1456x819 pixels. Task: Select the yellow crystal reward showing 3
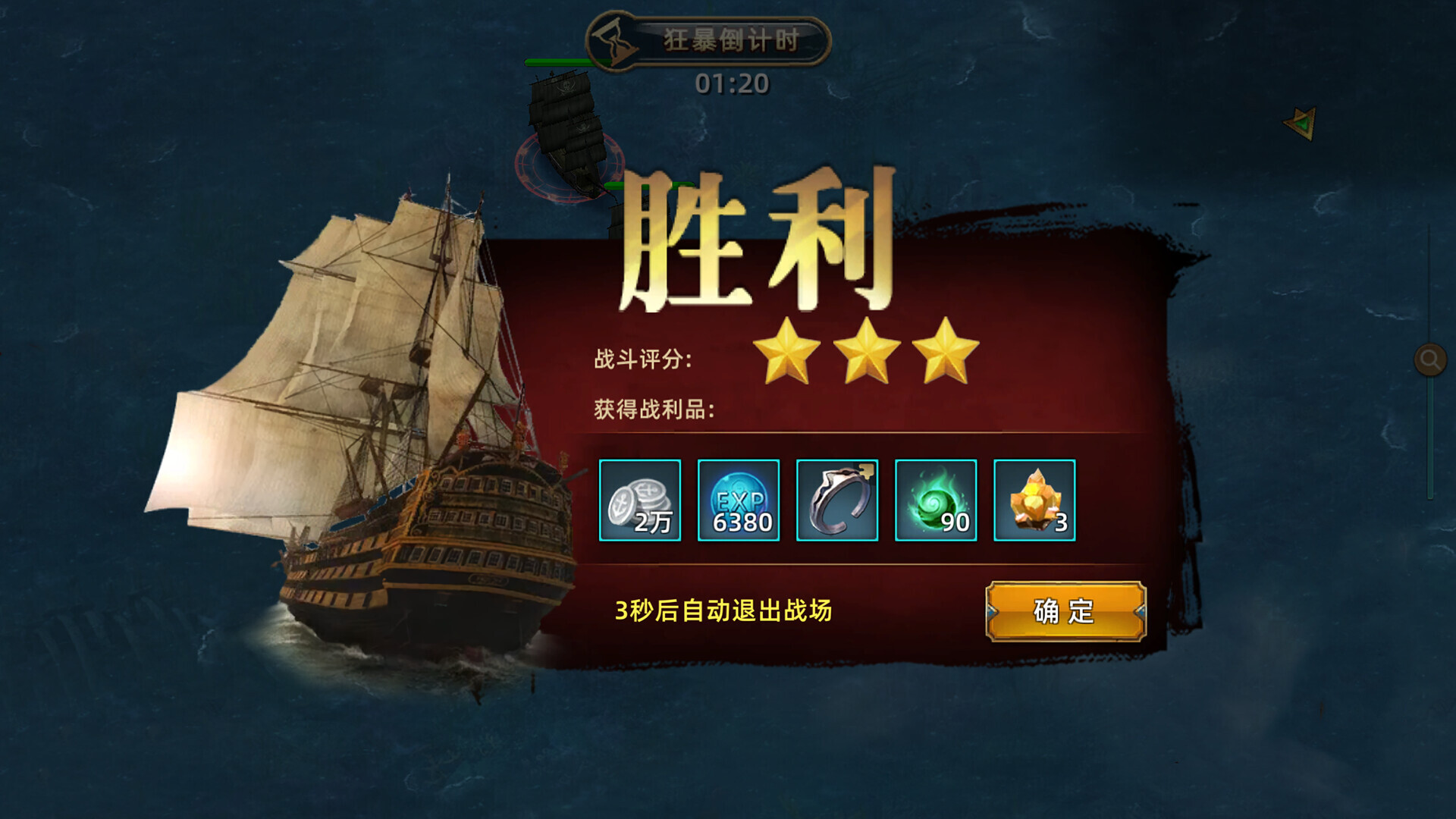coord(1034,500)
